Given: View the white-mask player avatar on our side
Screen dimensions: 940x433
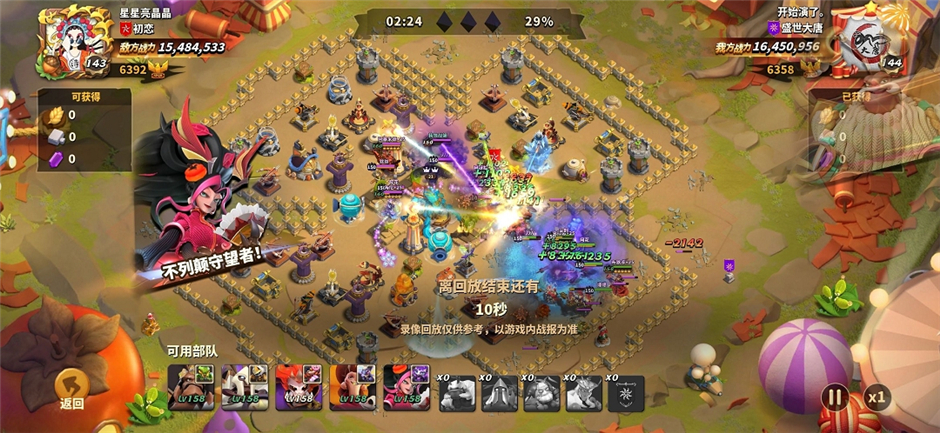Looking at the screenshot, I should pyautogui.click(x=864, y=42).
